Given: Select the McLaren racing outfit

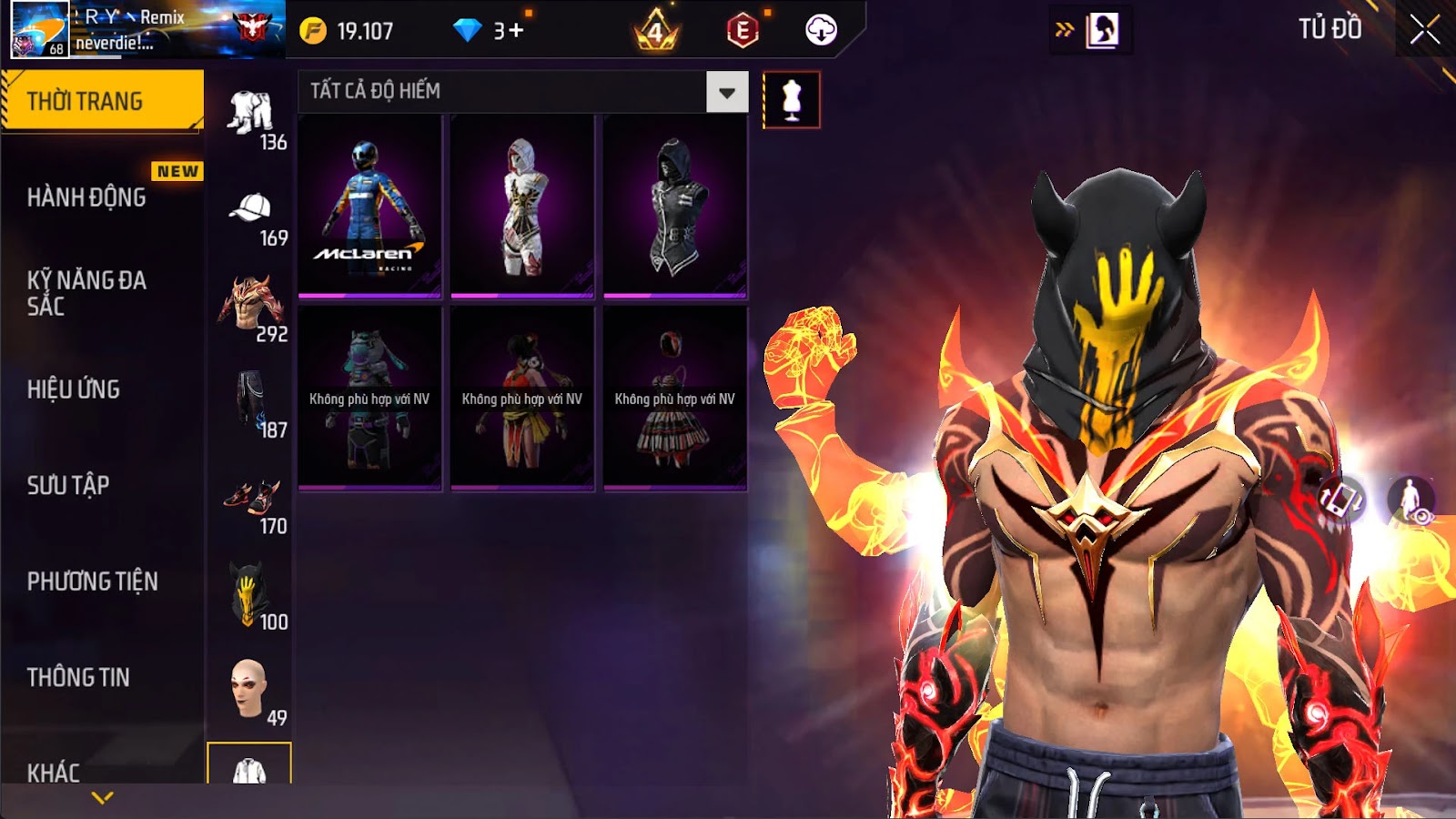Looking at the screenshot, I should coord(369,207).
